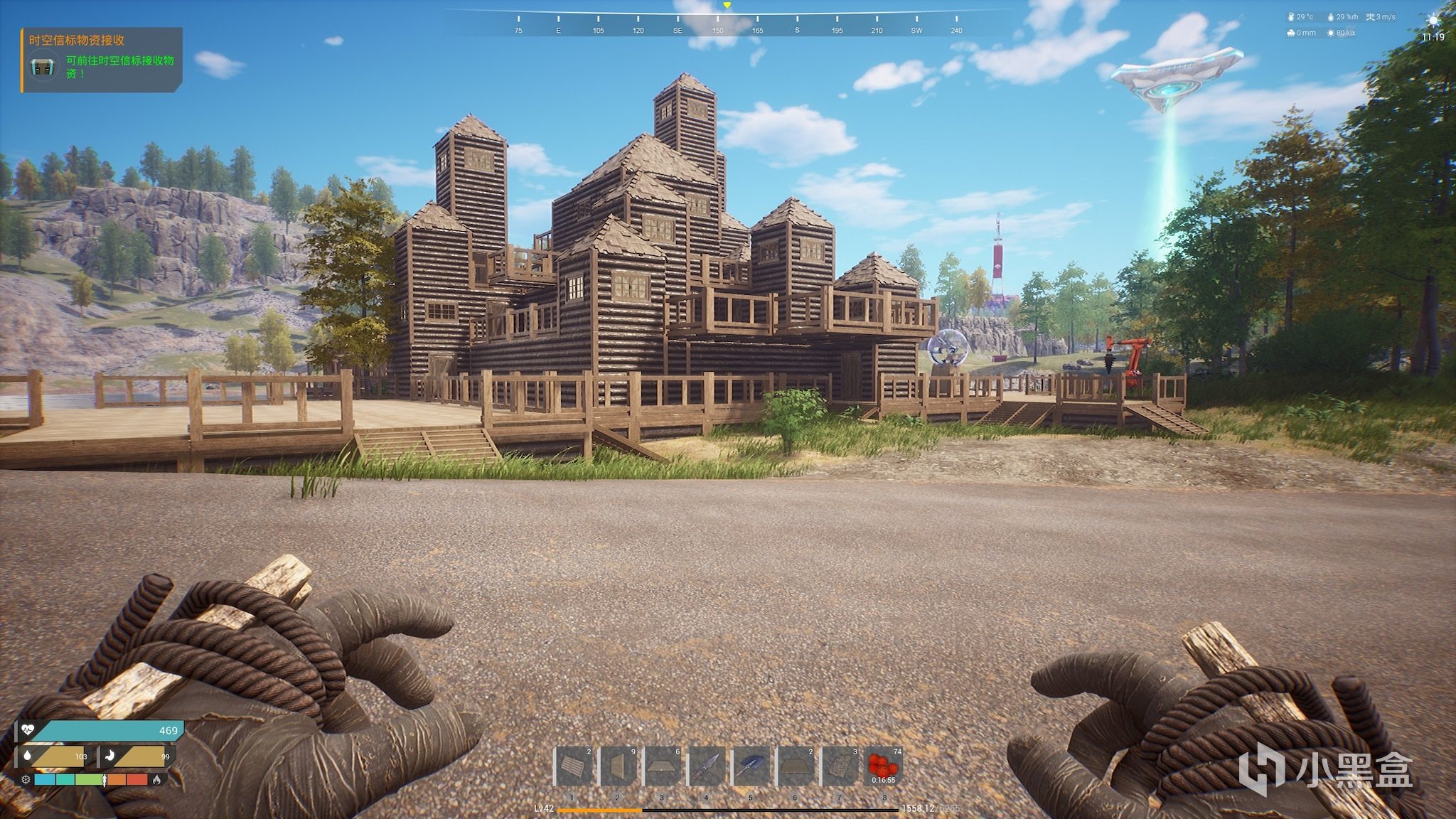Select the lattice panel in hotbar slot 7

(840, 766)
